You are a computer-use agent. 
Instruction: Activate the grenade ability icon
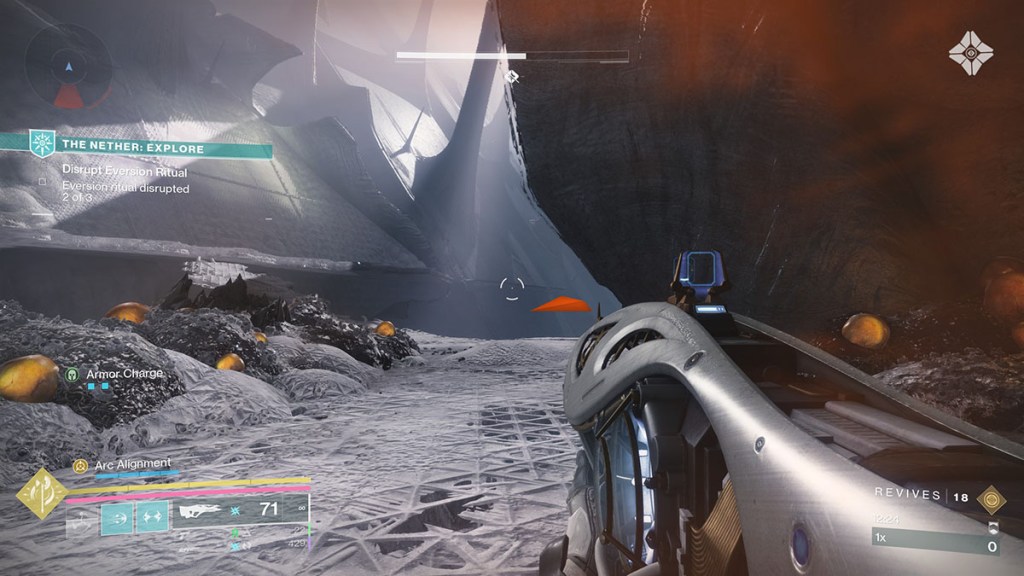click(x=117, y=517)
